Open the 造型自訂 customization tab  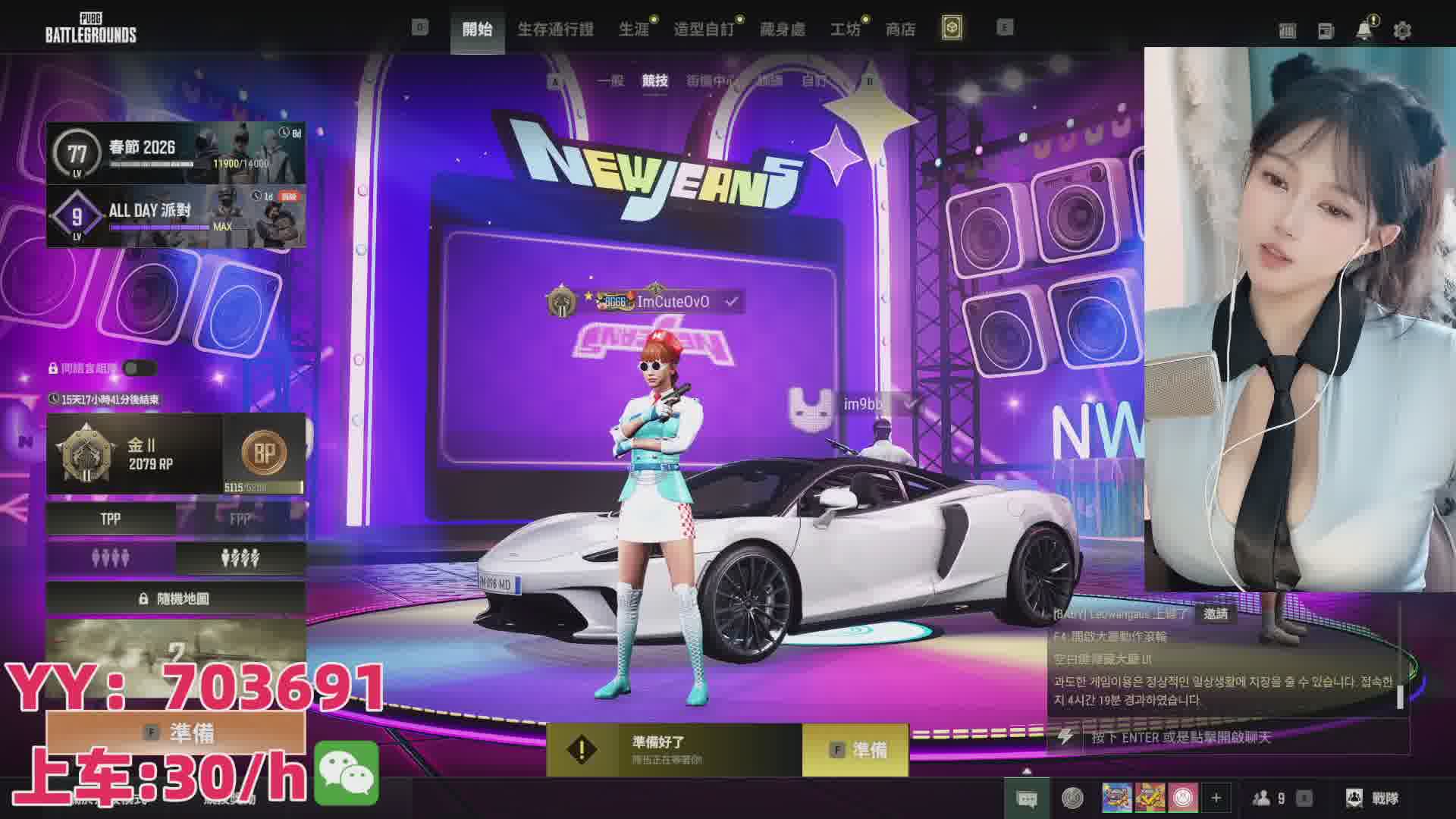tap(704, 29)
